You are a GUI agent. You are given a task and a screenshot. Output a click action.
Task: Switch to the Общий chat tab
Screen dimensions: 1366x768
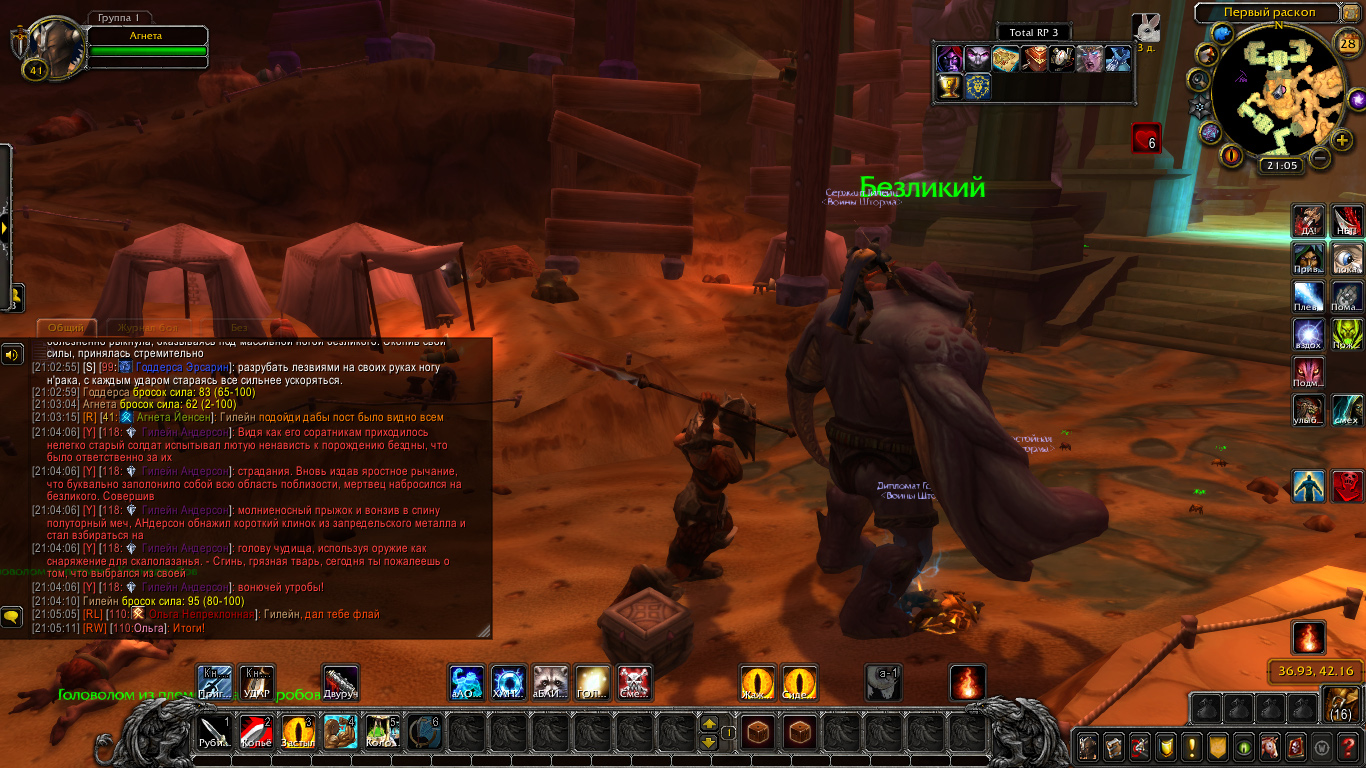[66, 328]
